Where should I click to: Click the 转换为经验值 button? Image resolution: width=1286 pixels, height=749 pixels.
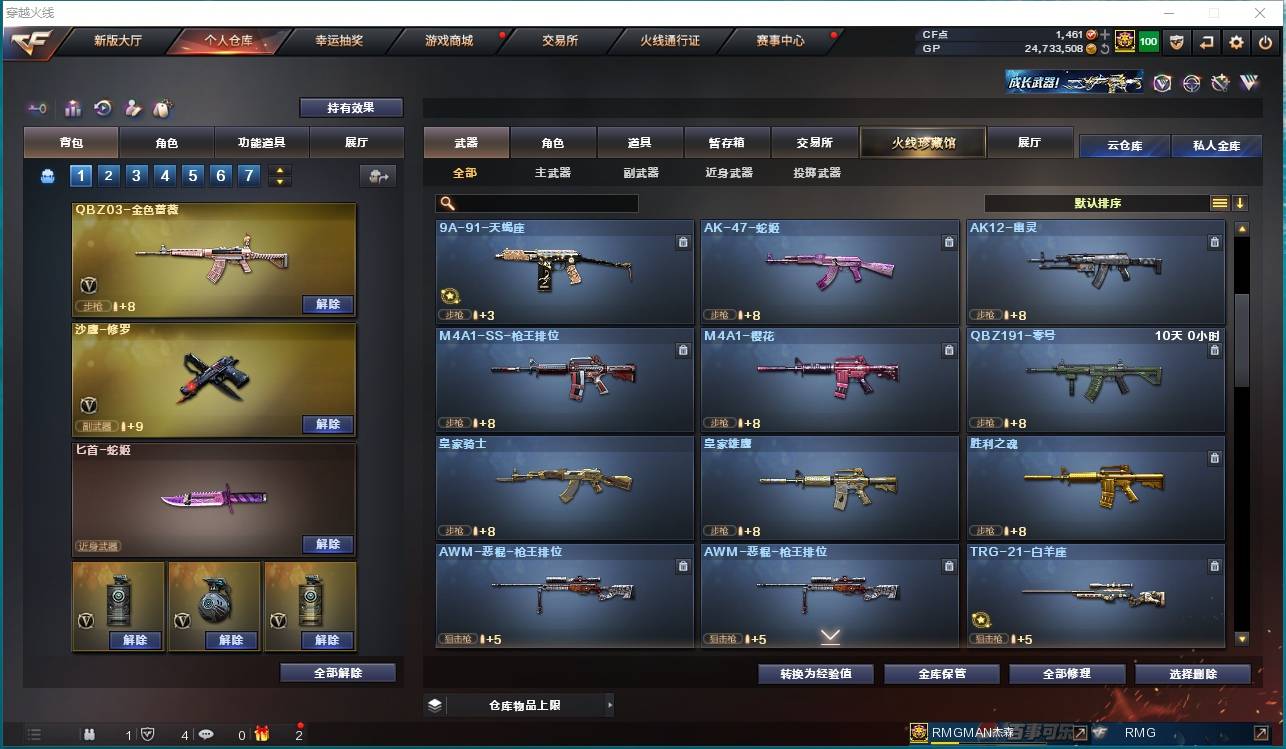tap(814, 673)
